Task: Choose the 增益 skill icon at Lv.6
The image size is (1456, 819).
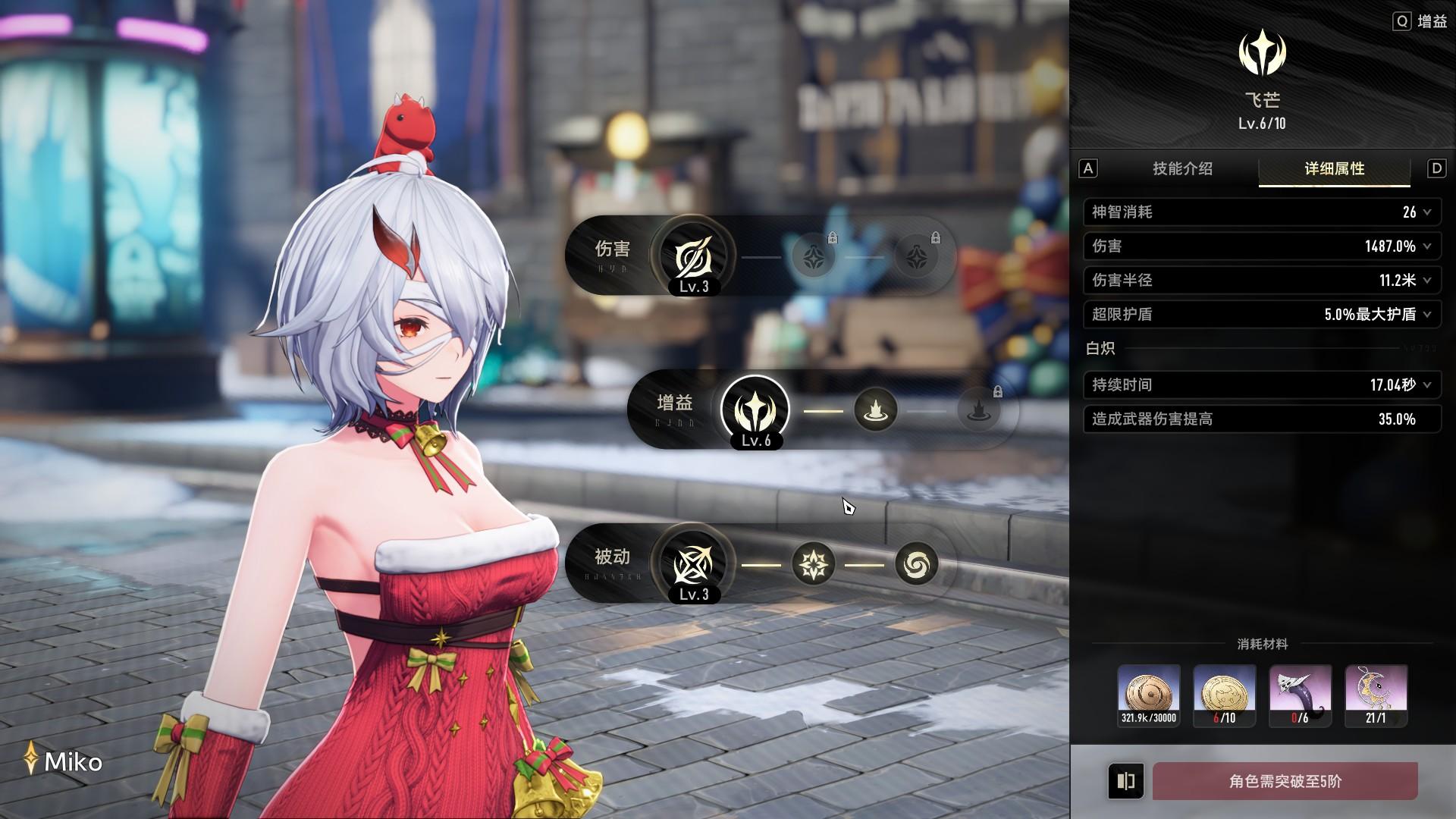Action: click(x=755, y=409)
